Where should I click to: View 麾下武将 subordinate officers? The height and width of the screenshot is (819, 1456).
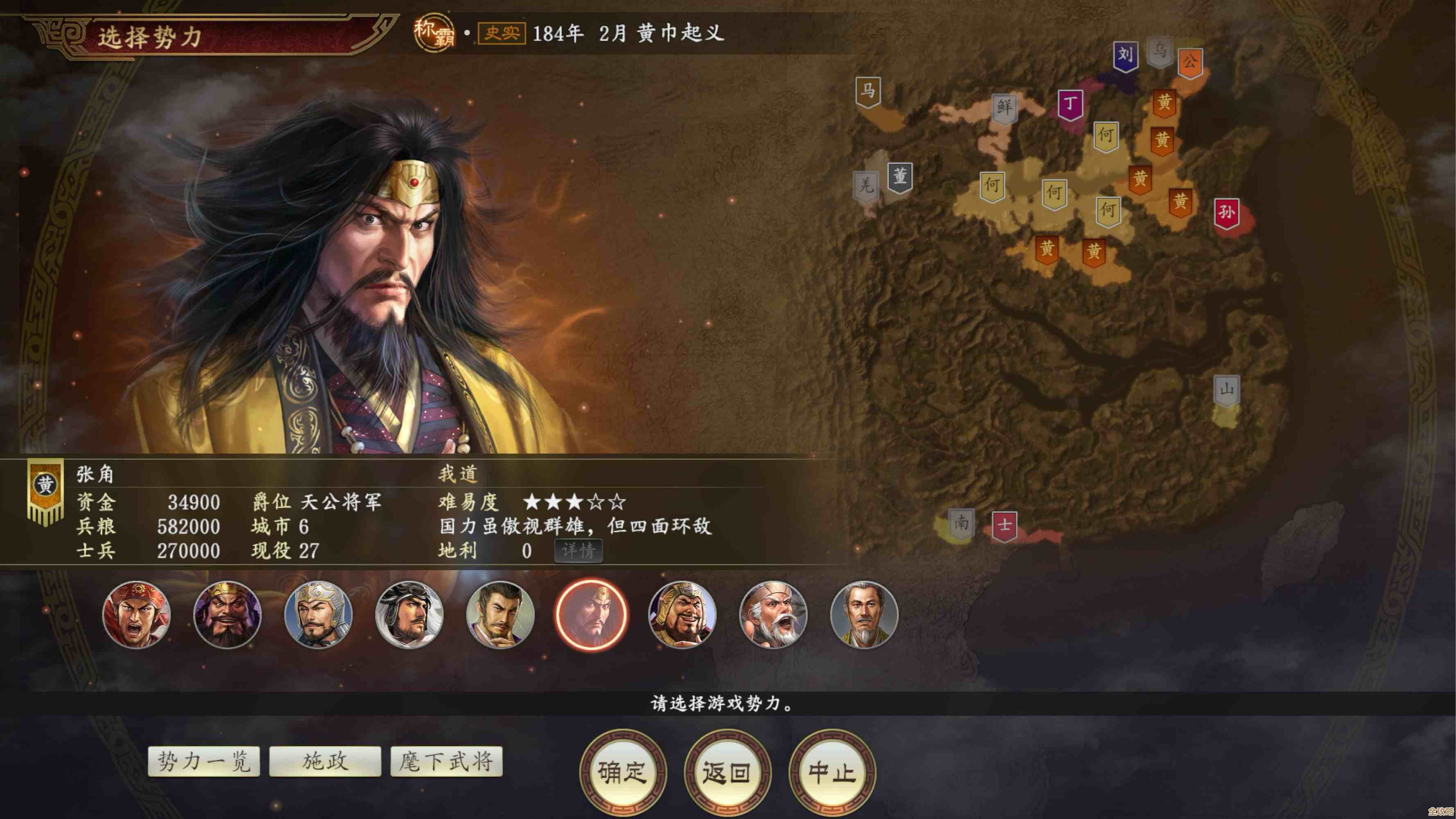(446, 762)
